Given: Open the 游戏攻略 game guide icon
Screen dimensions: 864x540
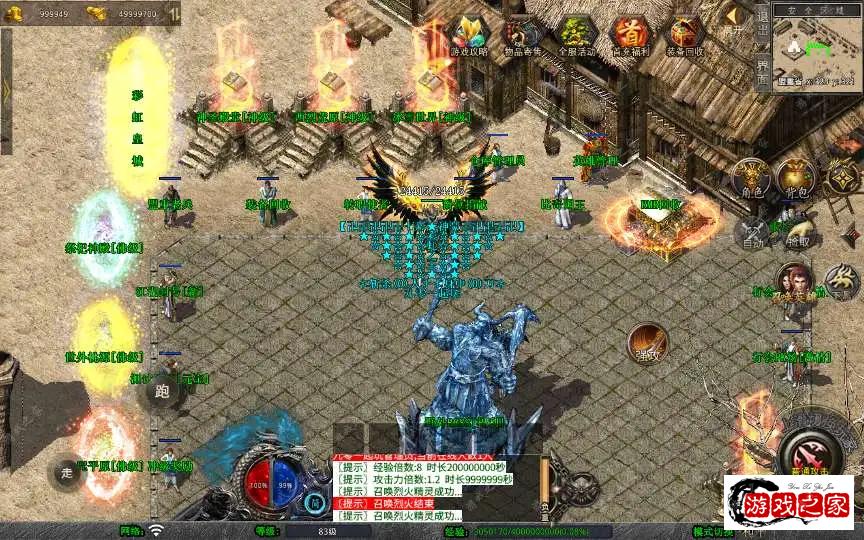Looking at the screenshot, I should click(469, 37).
